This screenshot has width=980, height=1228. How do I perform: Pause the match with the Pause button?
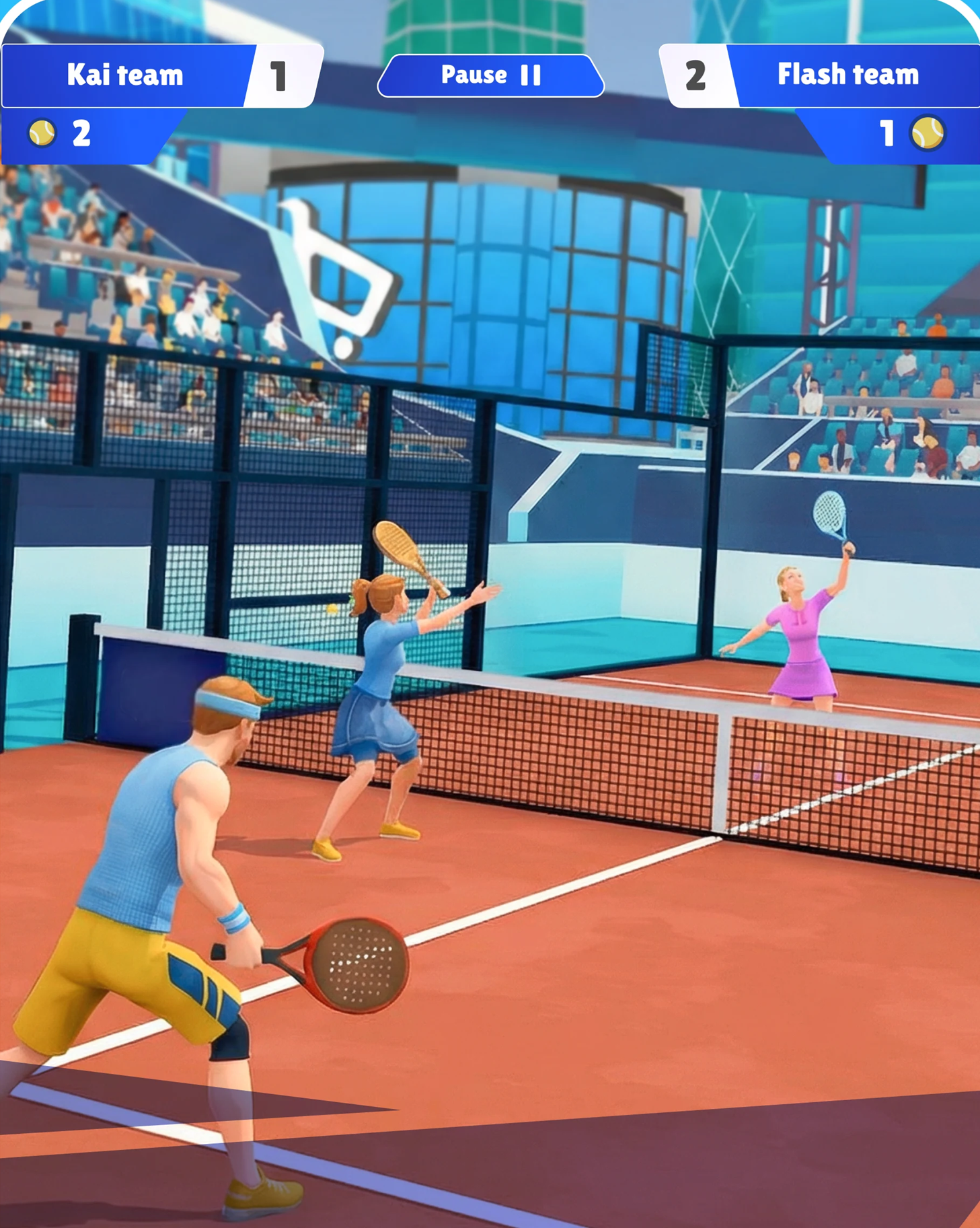tap(490, 75)
